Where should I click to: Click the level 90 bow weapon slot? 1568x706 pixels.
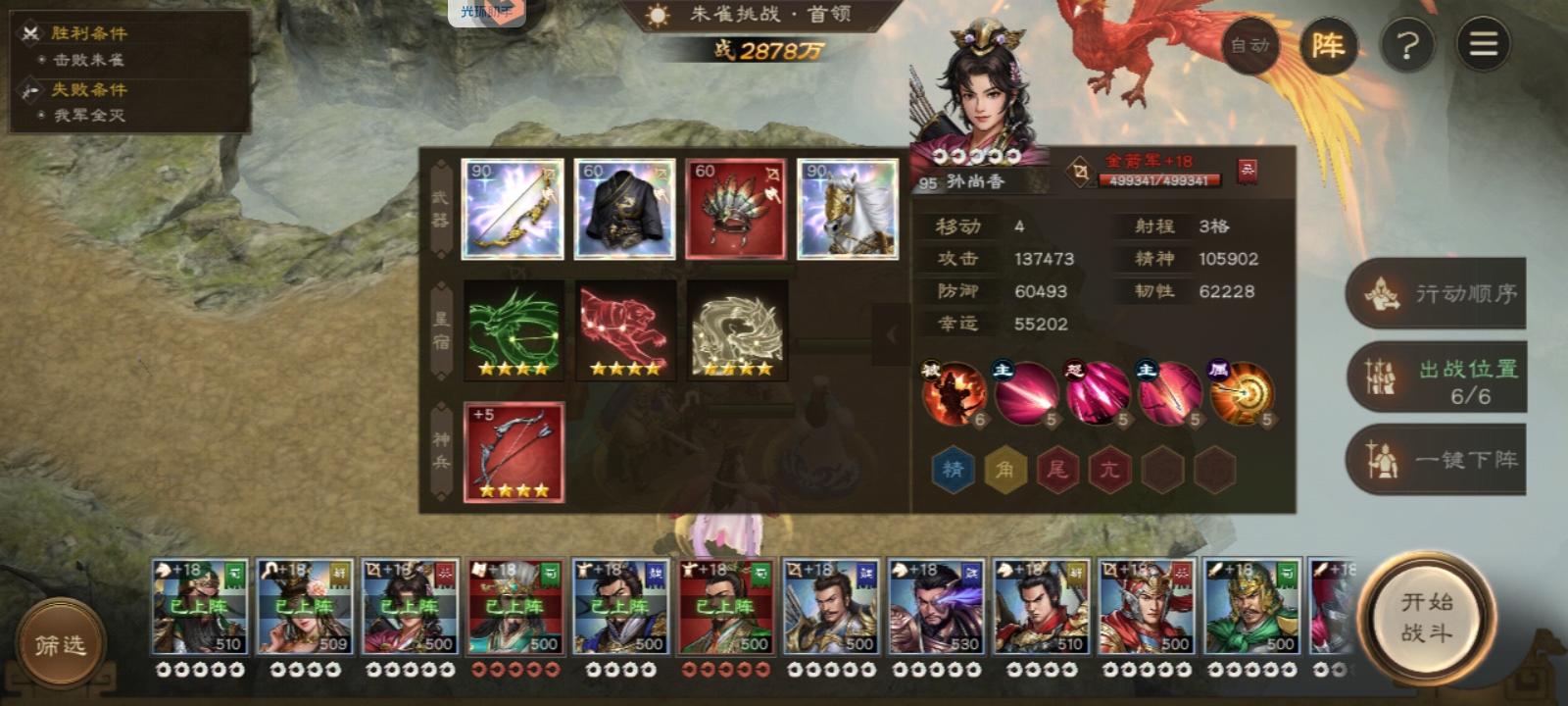coord(514,208)
